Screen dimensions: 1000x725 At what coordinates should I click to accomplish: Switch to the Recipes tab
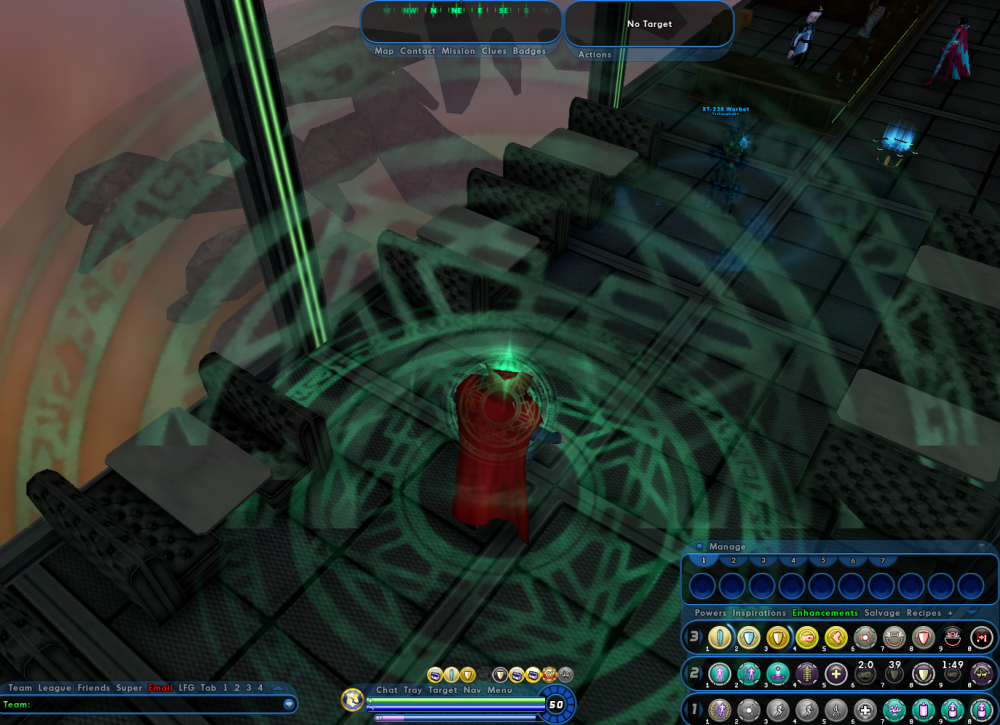(x=925, y=613)
